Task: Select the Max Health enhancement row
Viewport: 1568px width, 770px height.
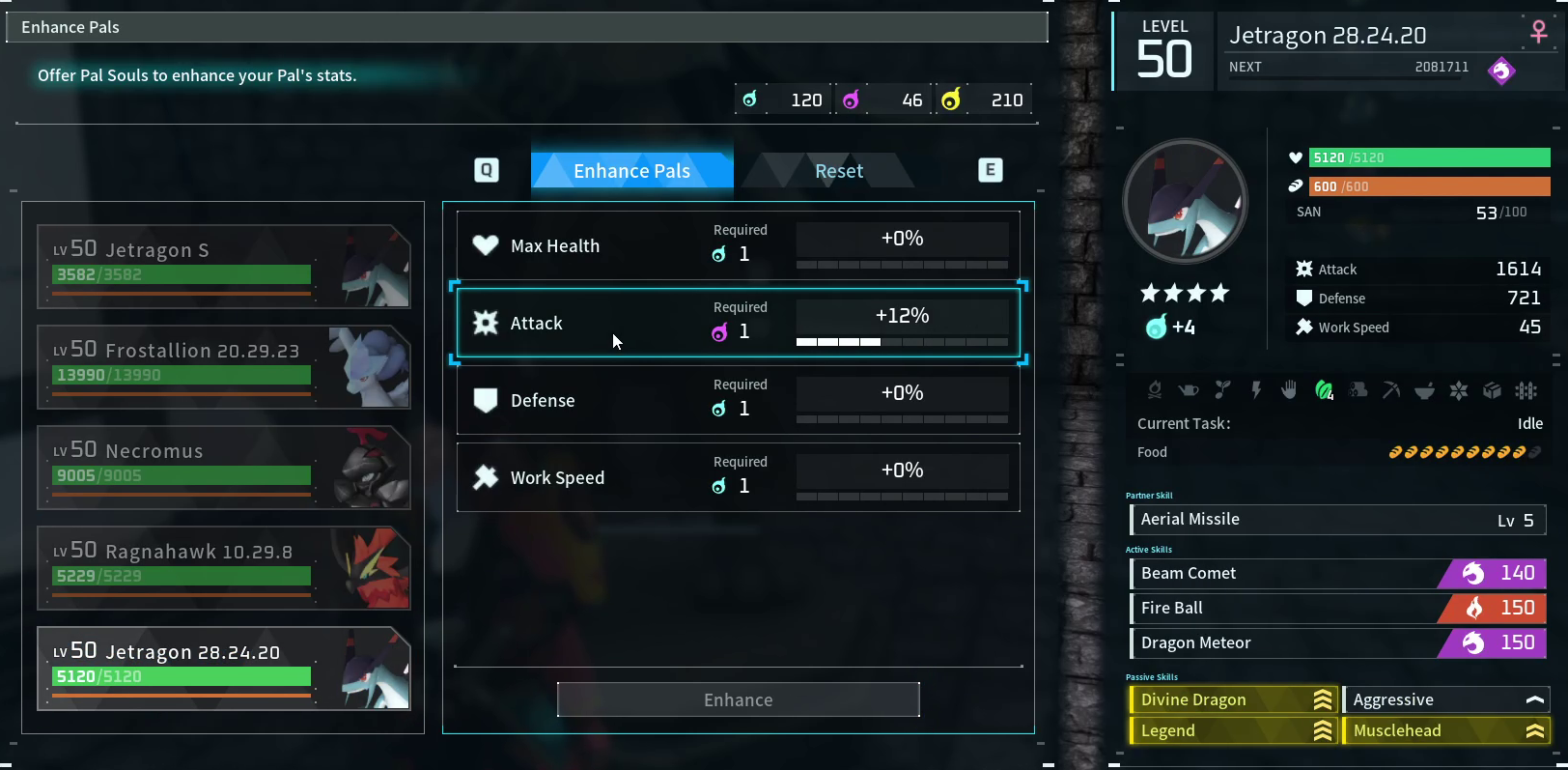Action: pyautogui.click(x=739, y=244)
